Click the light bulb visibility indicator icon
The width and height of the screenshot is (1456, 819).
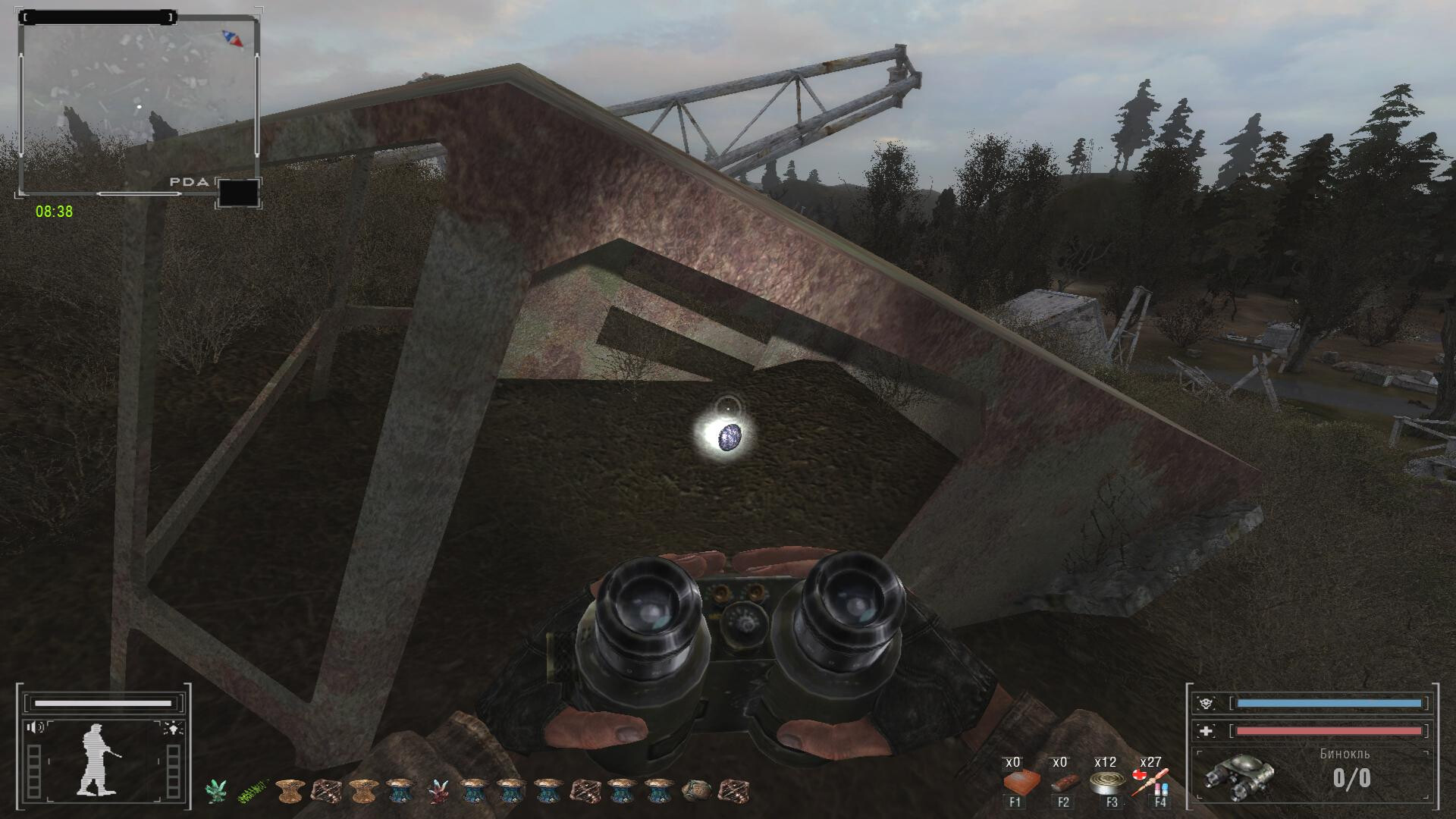click(173, 728)
